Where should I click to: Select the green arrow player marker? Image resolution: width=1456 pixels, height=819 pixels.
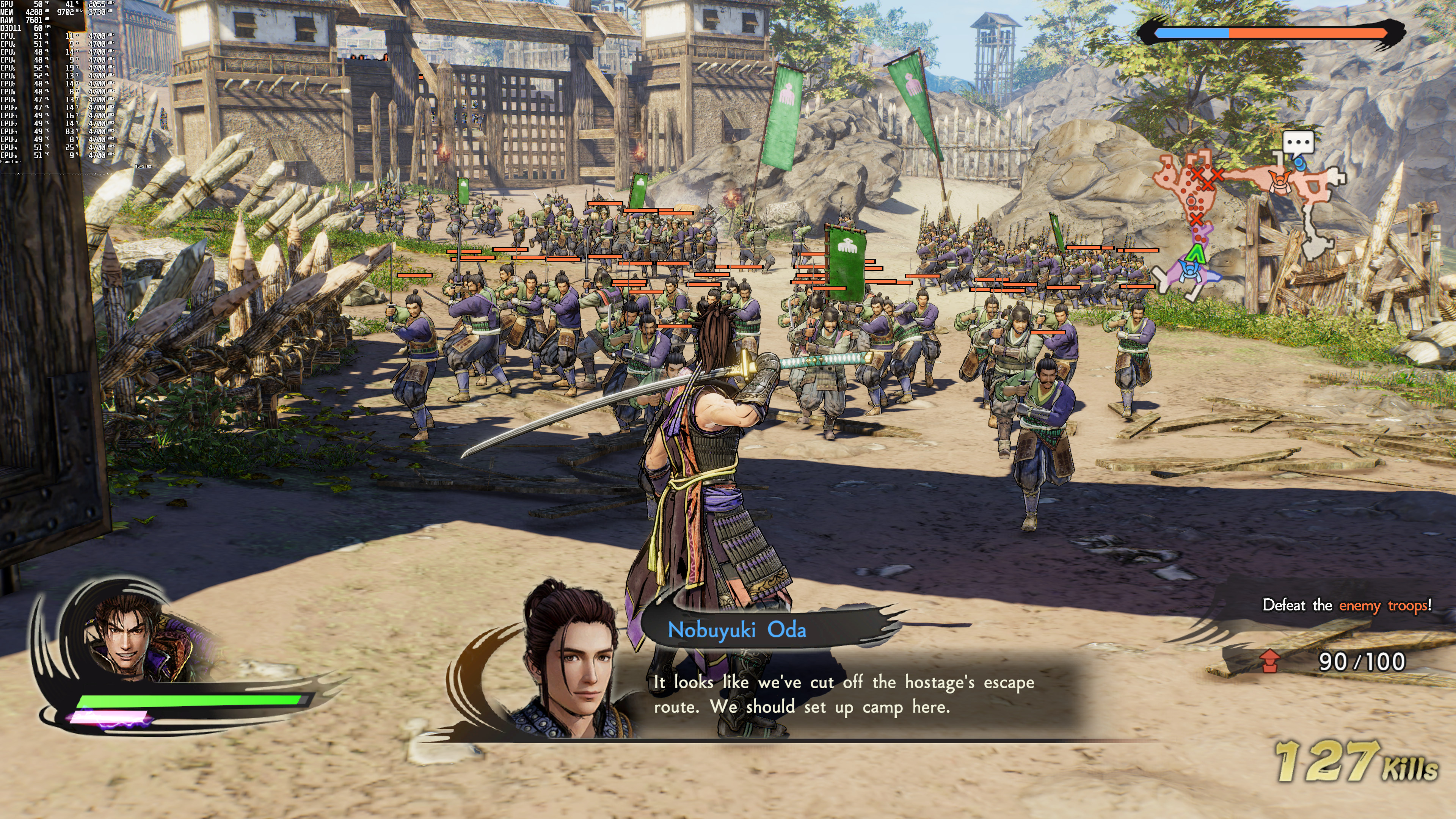[1196, 254]
